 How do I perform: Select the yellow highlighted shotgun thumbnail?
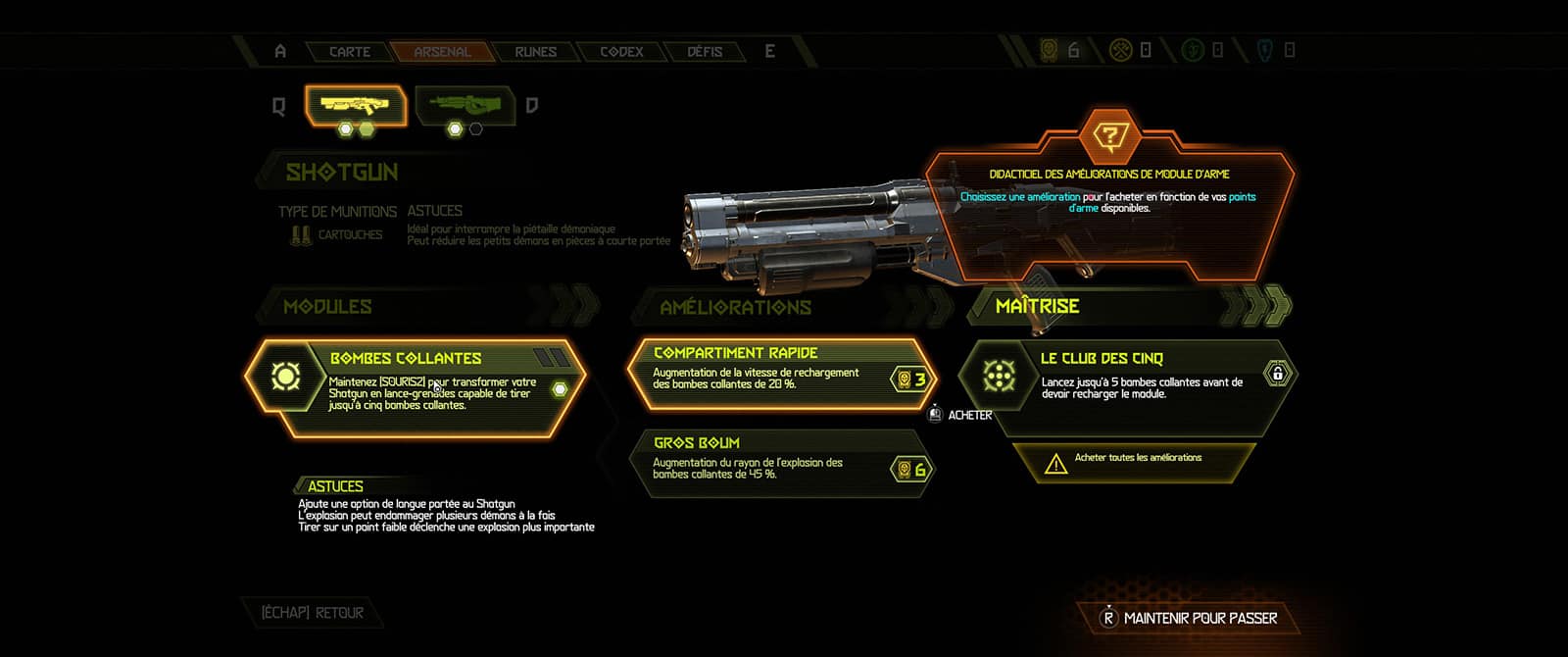coord(356,104)
